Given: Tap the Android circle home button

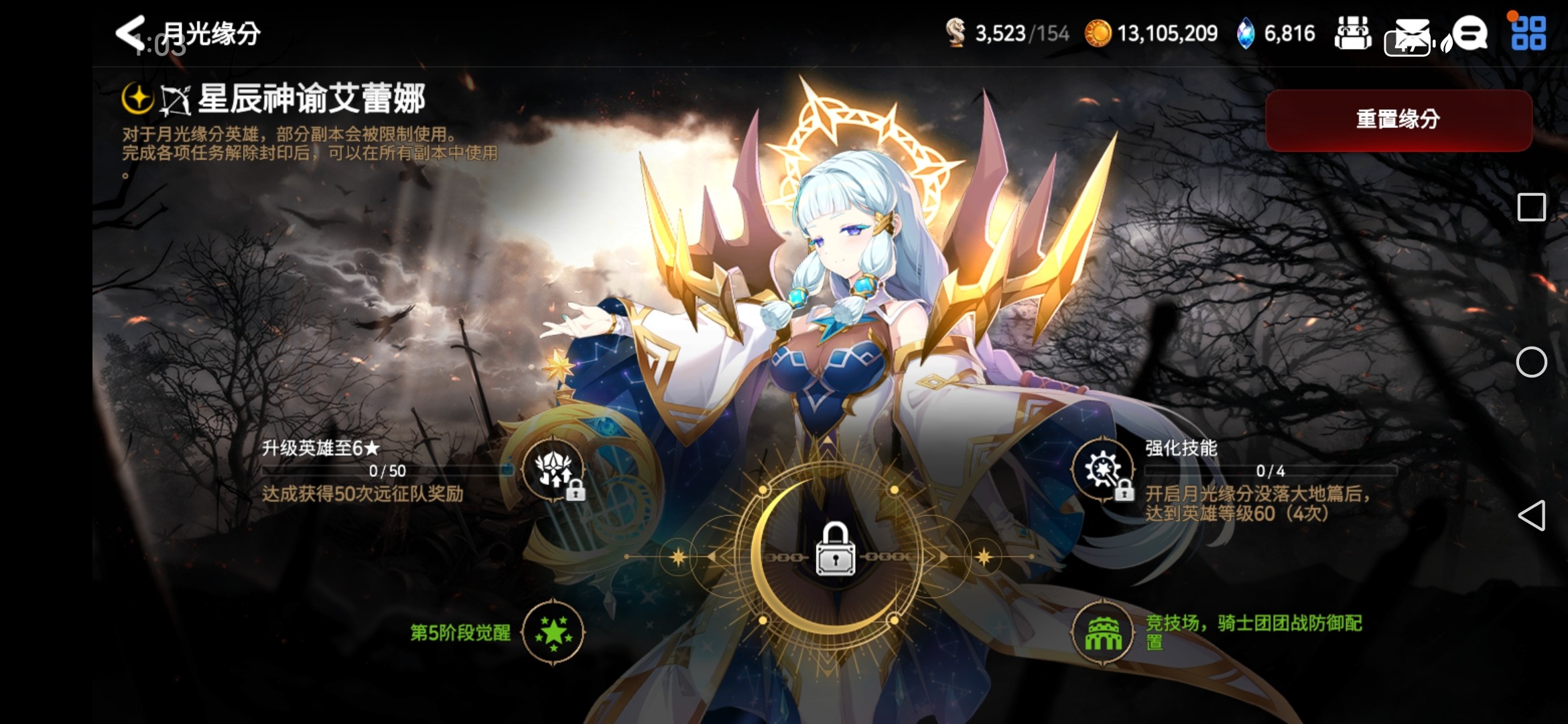Looking at the screenshot, I should pos(1531,362).
